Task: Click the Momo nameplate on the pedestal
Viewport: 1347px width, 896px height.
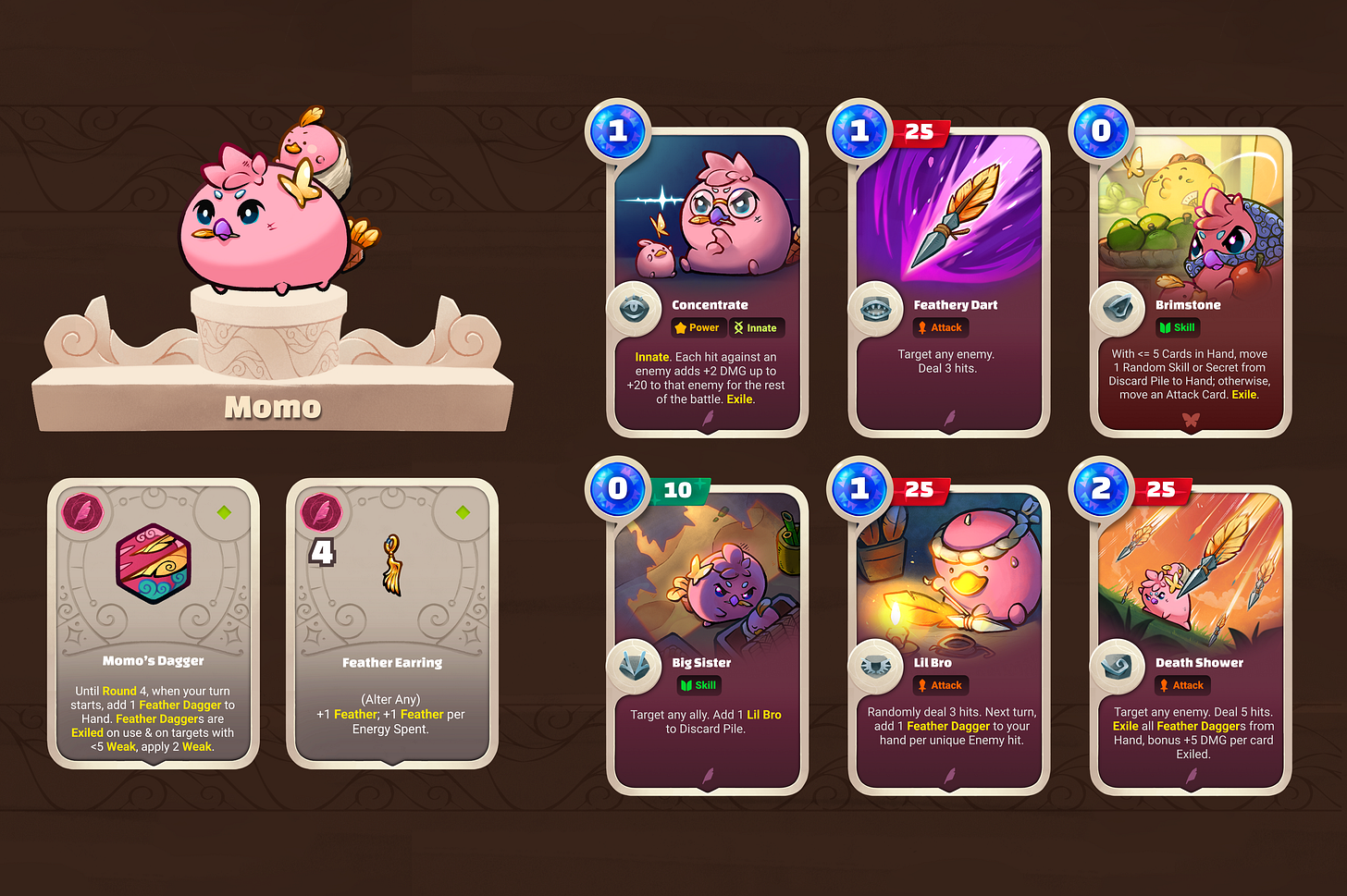Action: coord(273,407)
